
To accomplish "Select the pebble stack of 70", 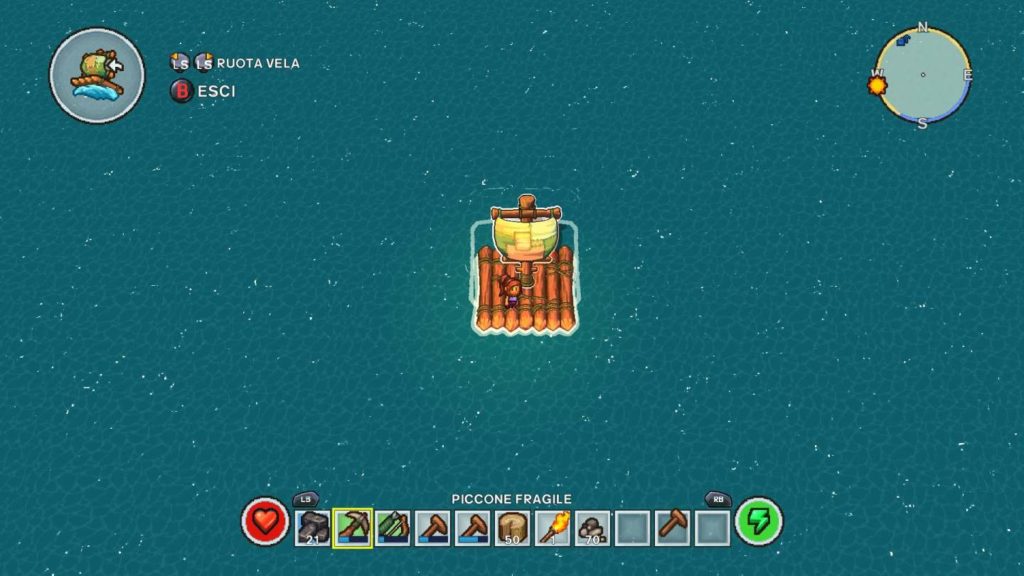I will point(592,528).
